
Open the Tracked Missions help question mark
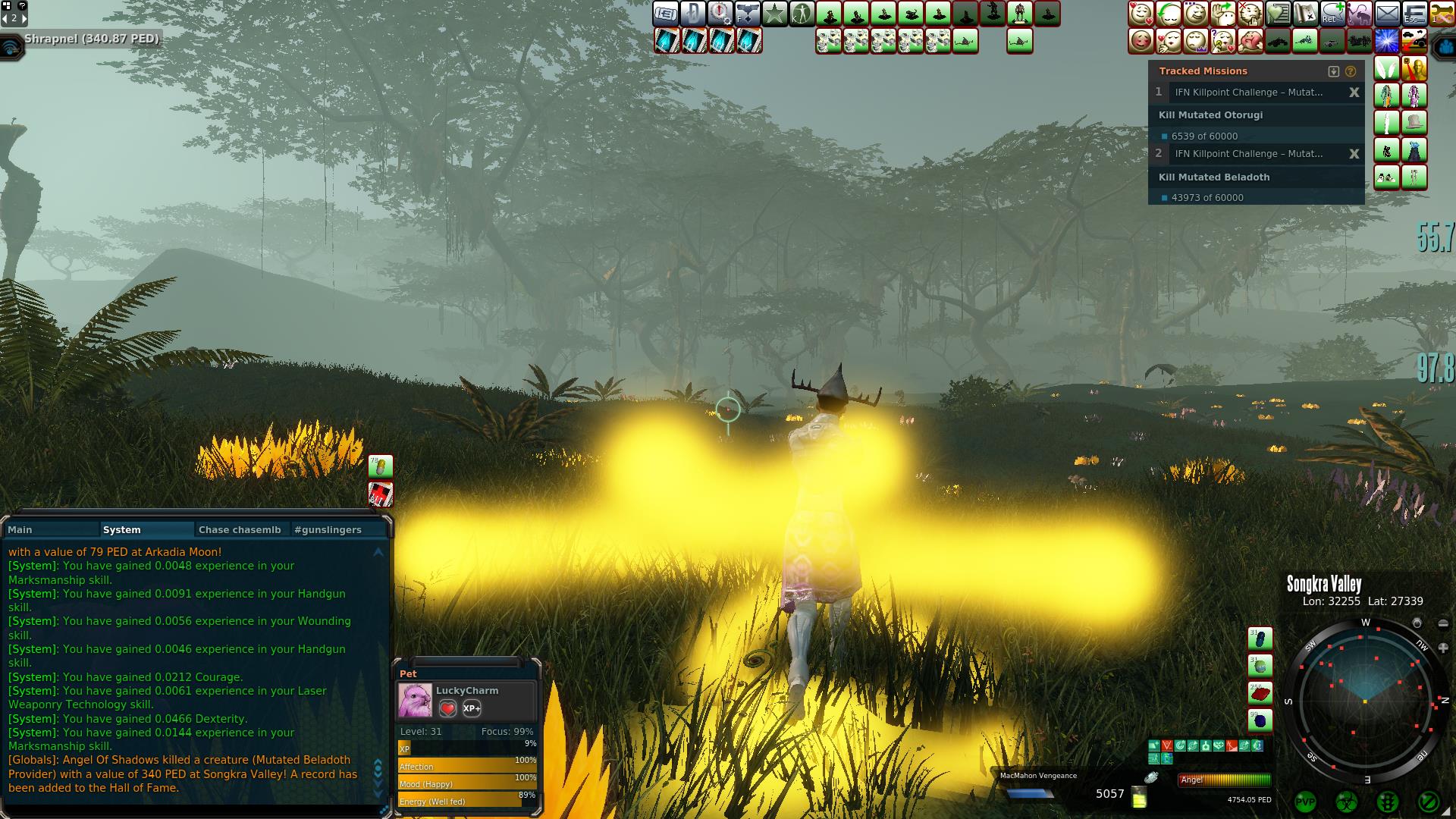[x=1351, y=71]
